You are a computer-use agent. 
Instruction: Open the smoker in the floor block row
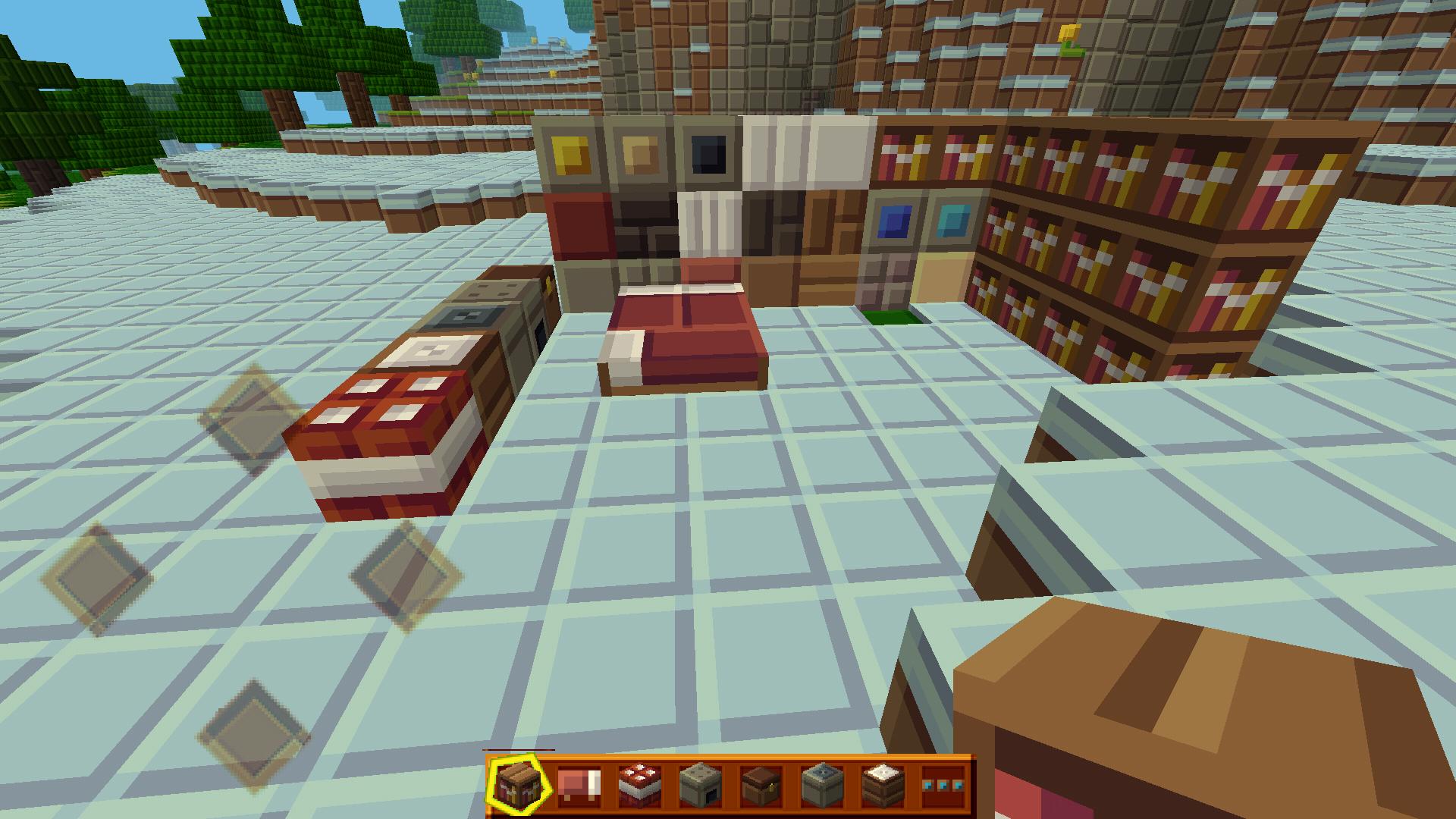tap(466, 315)
